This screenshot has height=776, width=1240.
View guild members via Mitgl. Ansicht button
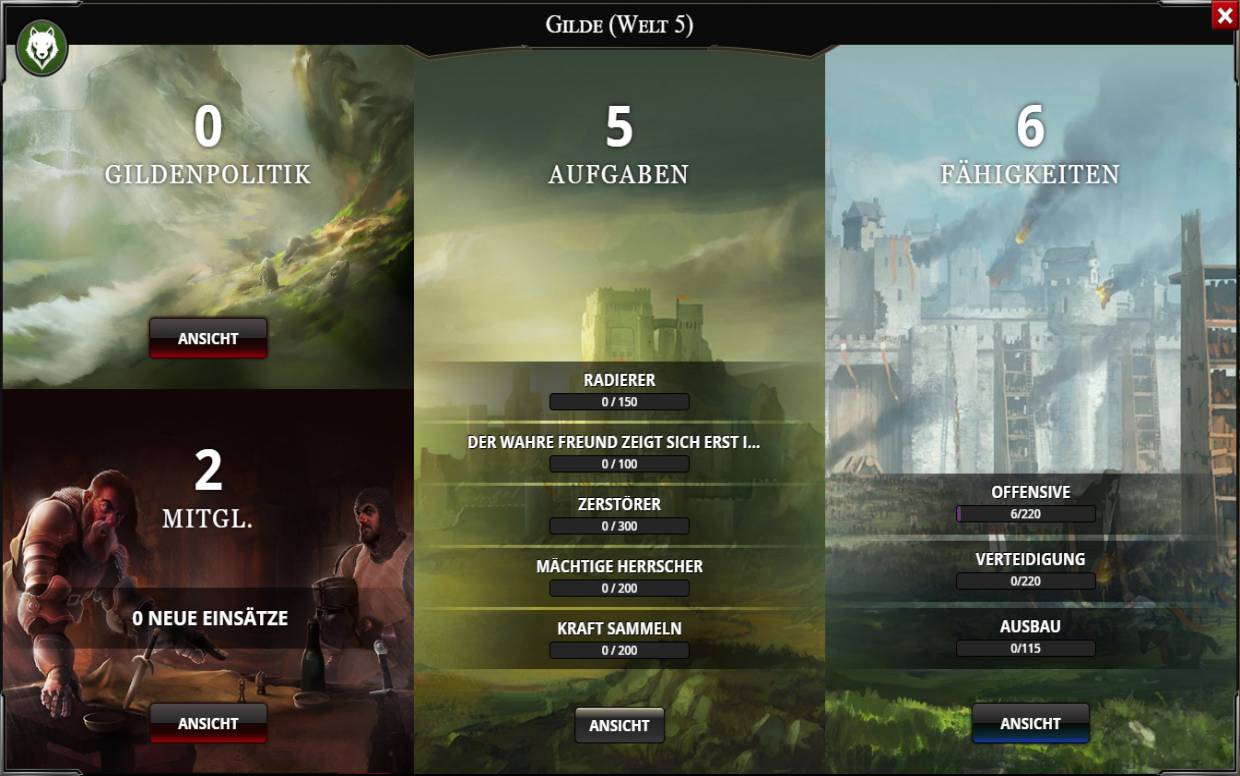point(208,723)
